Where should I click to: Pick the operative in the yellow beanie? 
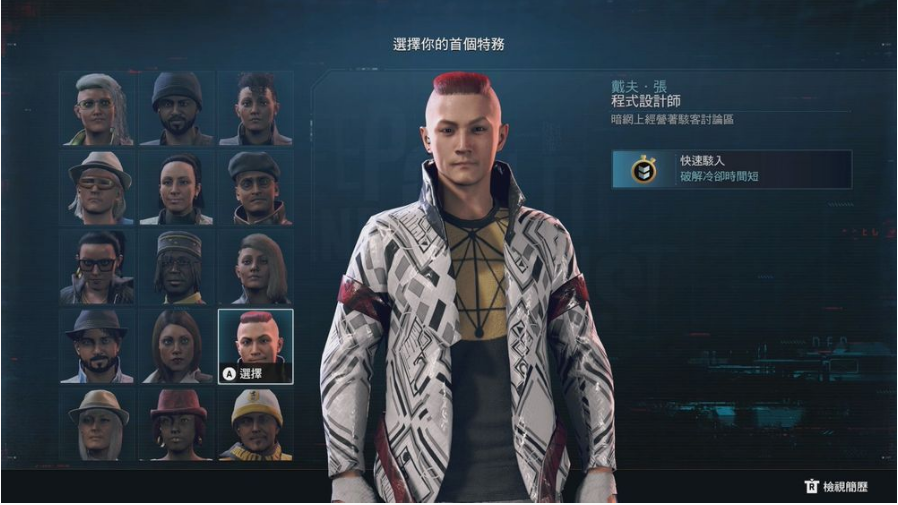256,423
